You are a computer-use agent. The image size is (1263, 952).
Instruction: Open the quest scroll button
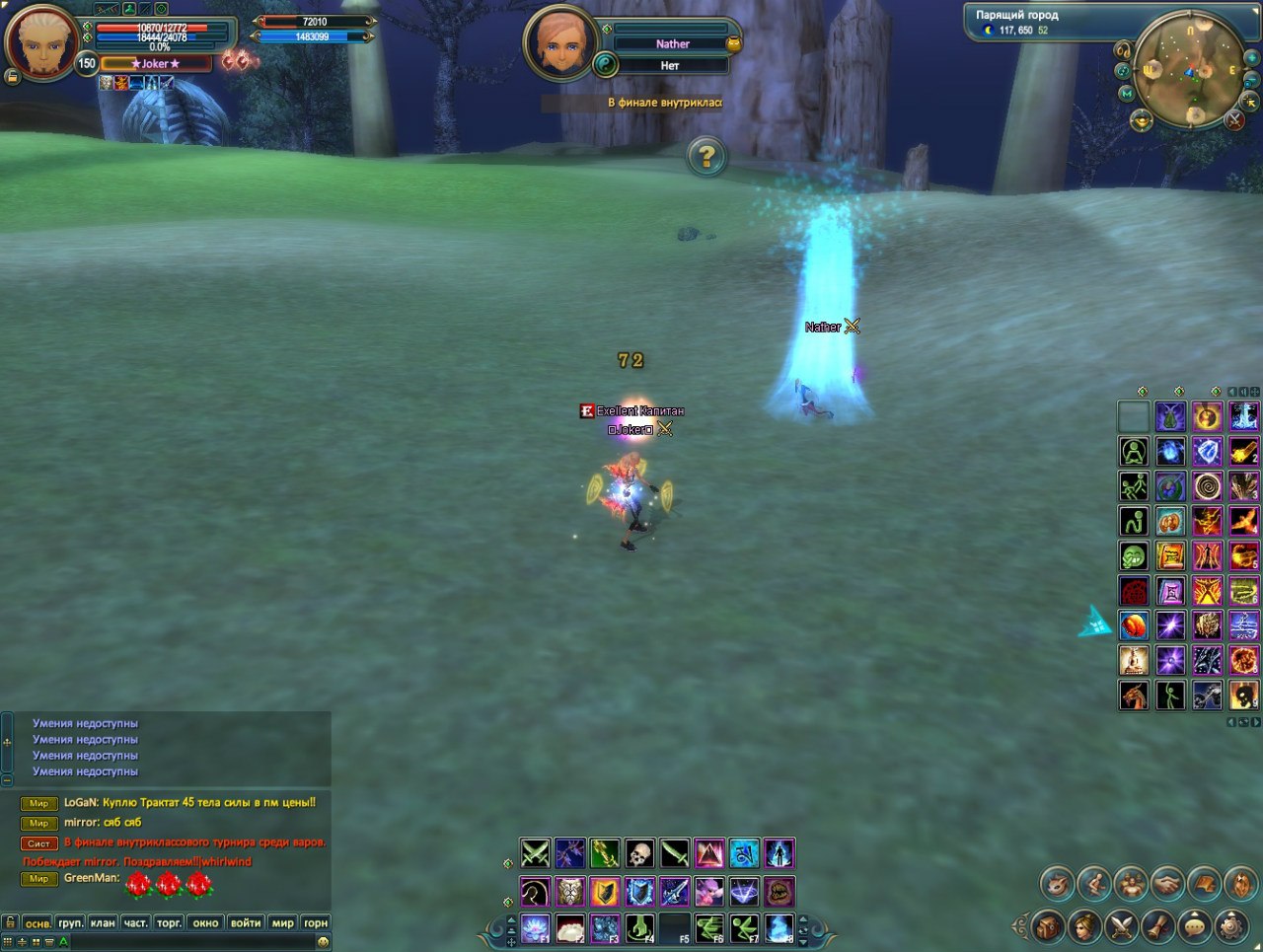tap(1158, 926)
